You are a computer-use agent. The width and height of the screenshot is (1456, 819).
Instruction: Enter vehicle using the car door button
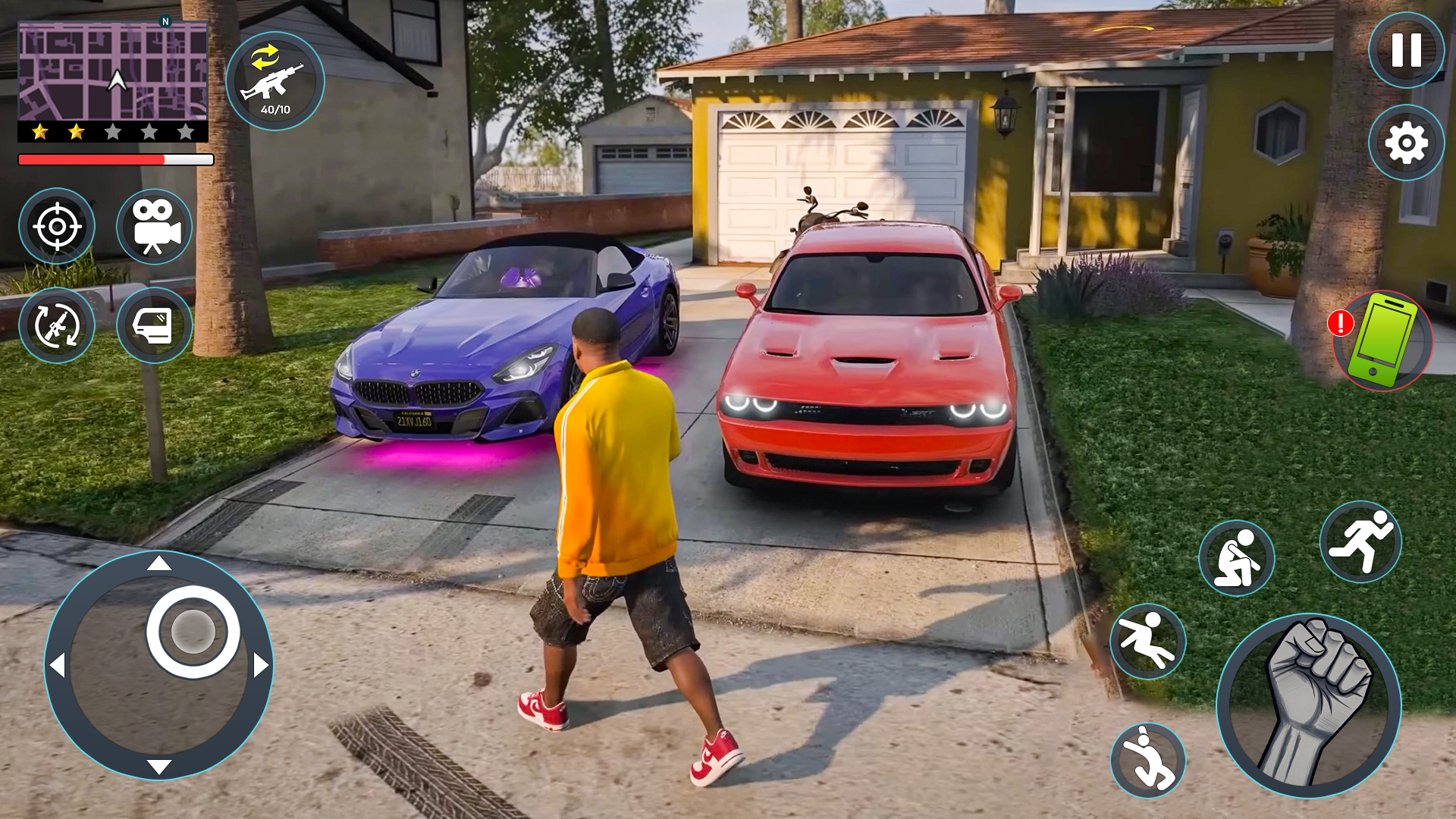pyautogui.click(x=154, y=325)
